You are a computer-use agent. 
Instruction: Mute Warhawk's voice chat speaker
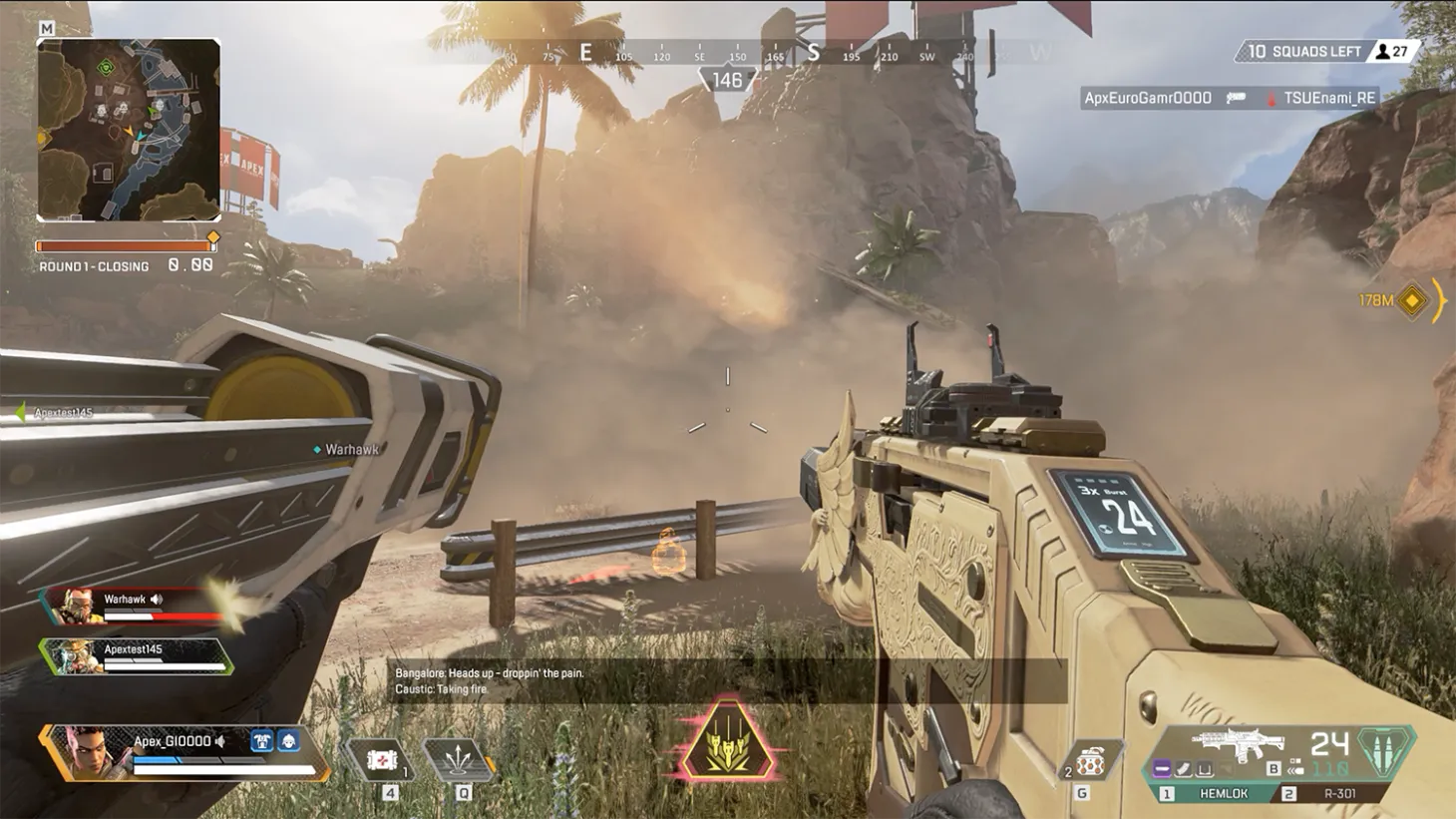[155, 599]
